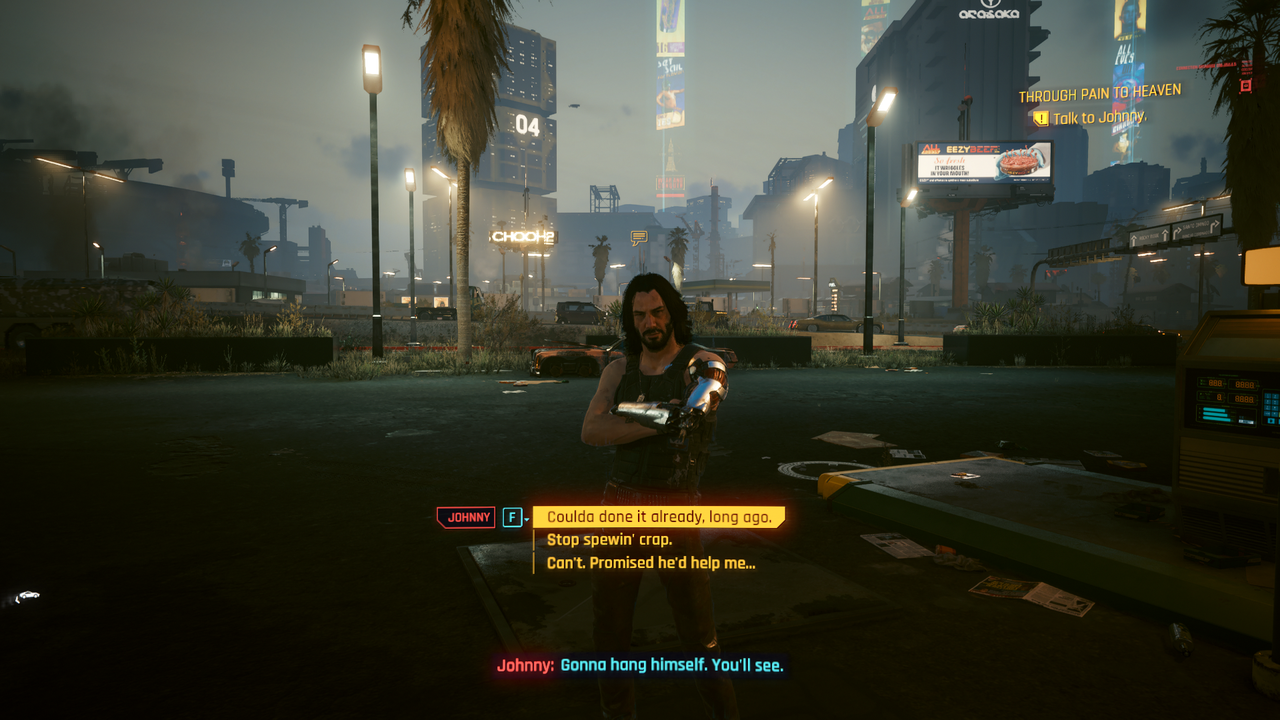Open the dropdown arrow beside the F keycap
The image size is (1280, 720).
(527, 518)
